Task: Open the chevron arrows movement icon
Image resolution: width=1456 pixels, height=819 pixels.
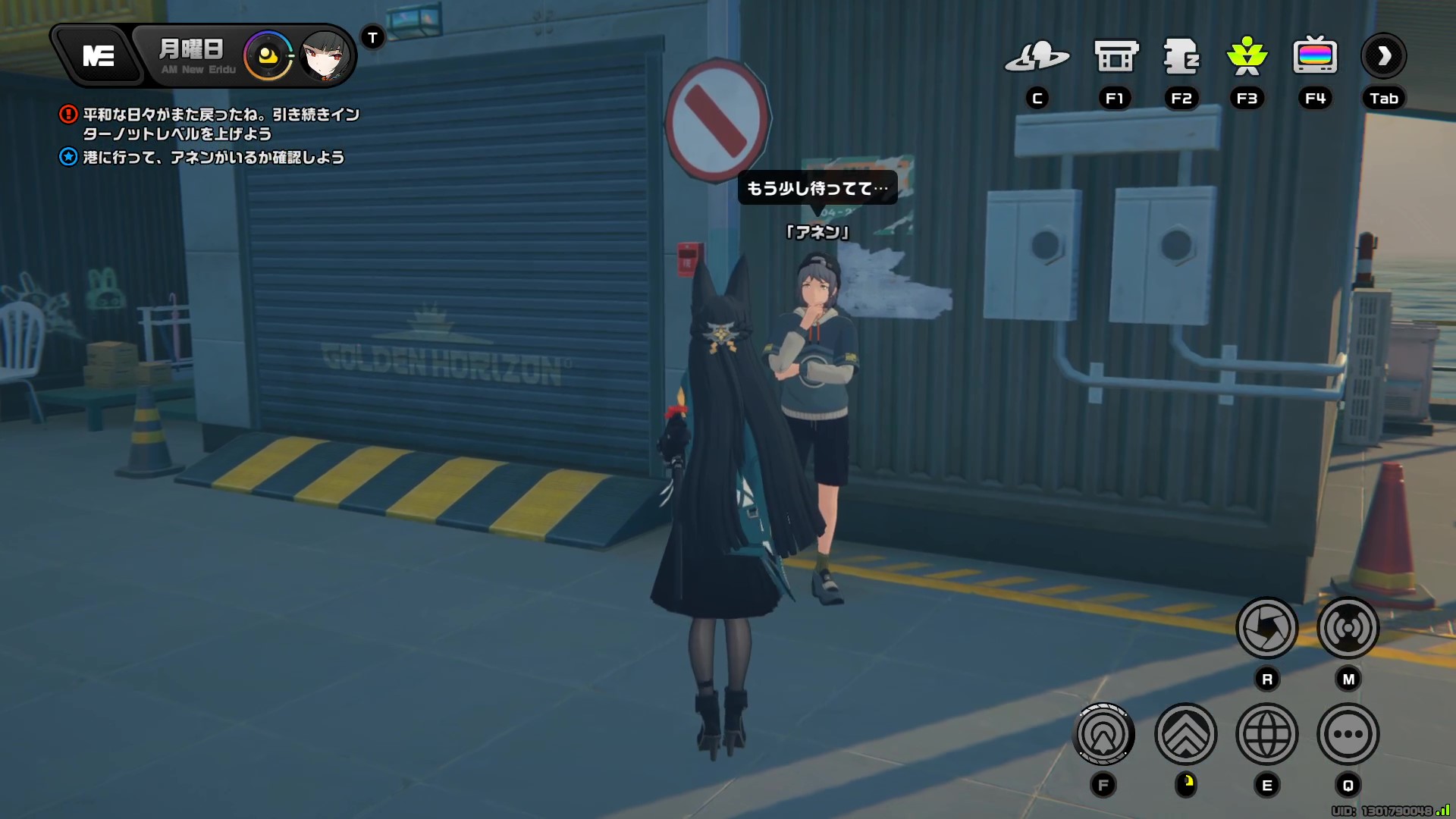Action: [1186, 734]
